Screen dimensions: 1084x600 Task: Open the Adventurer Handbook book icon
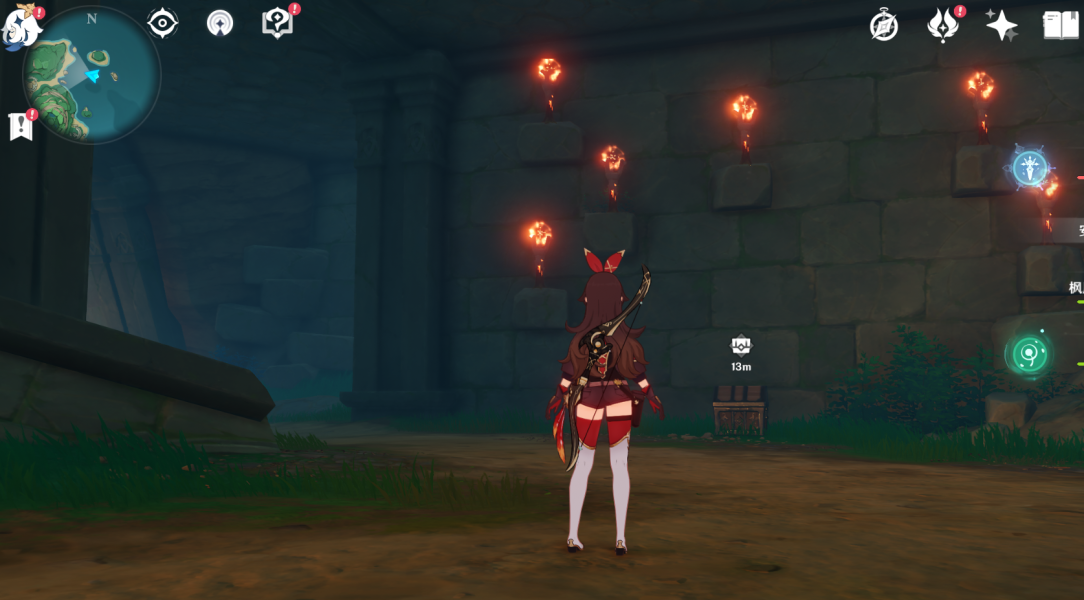point(1060,26)
